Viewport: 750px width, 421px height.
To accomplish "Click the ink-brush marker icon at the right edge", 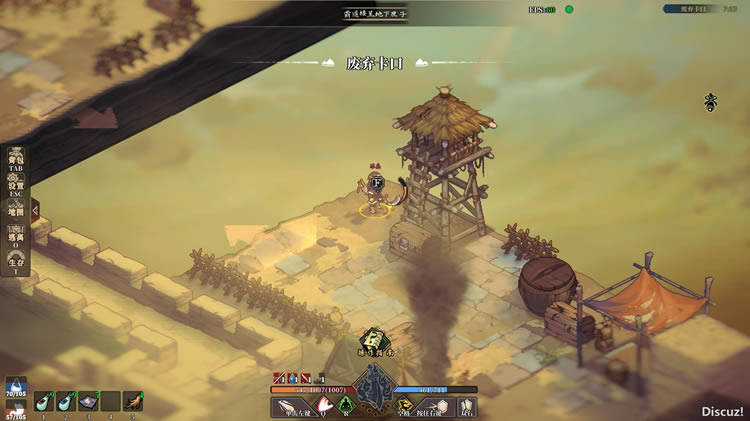I will pos(711,101).
